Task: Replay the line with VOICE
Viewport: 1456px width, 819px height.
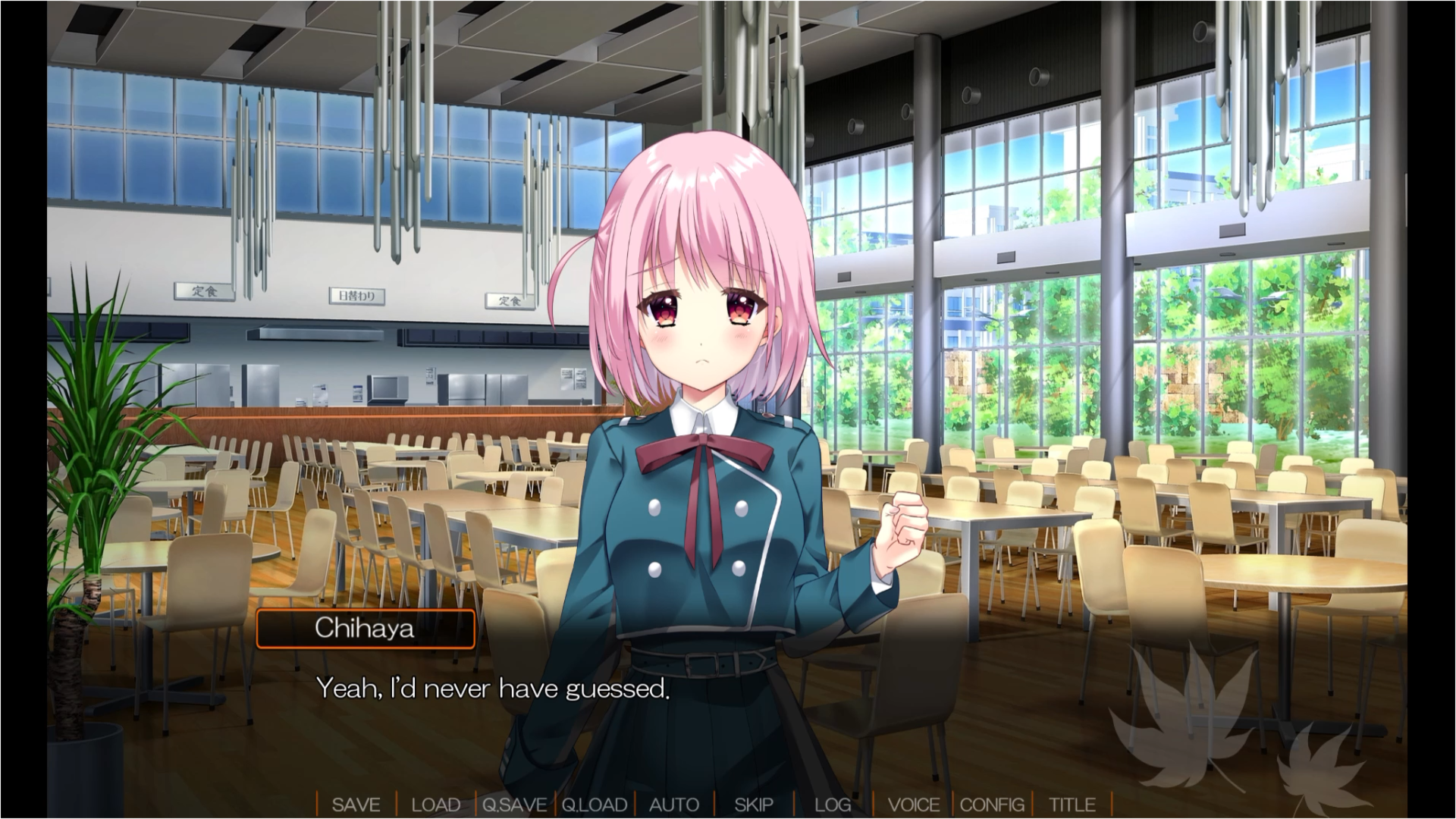Action: click(915, 805)
